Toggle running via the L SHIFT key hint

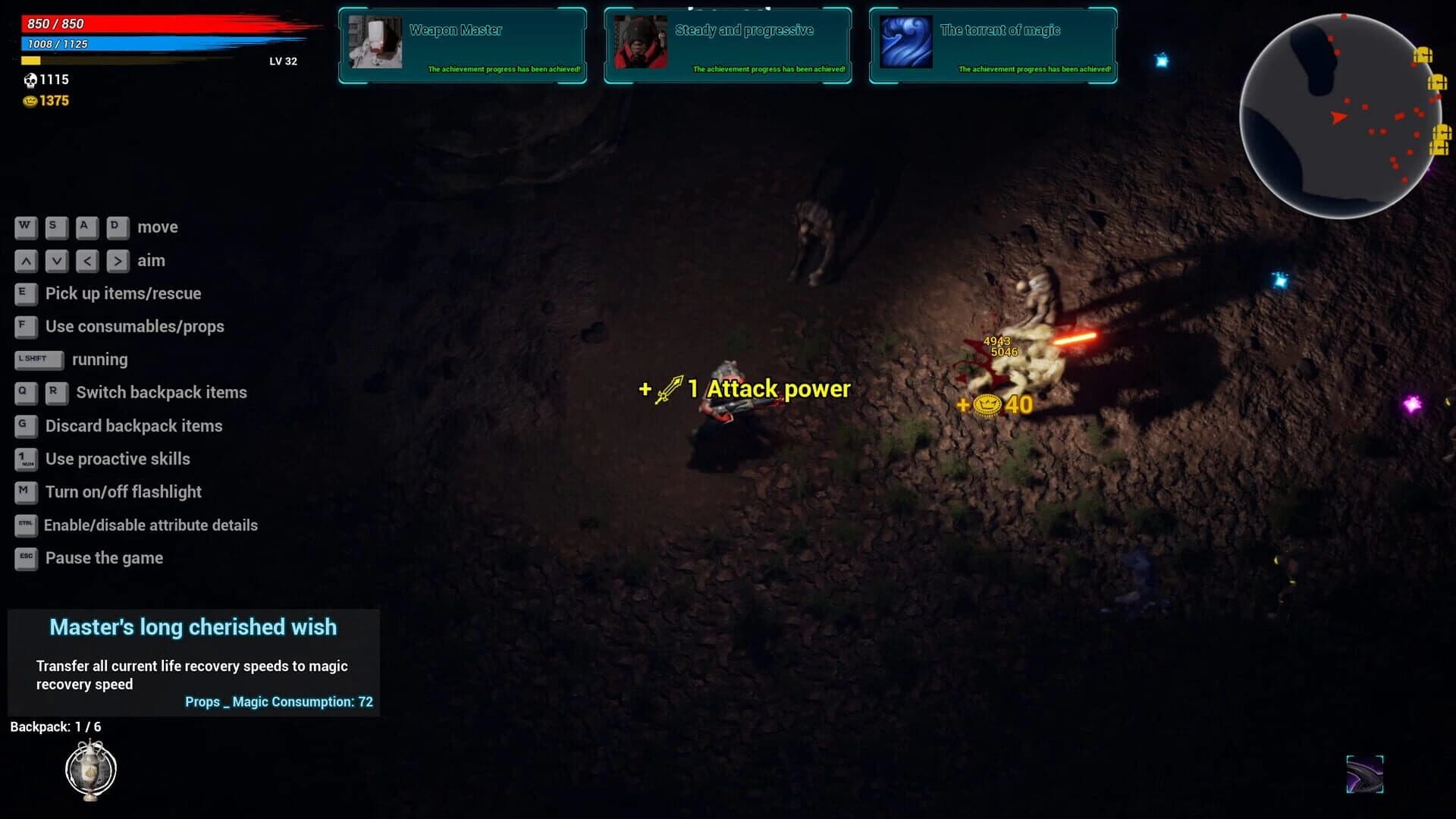[38, 359]
